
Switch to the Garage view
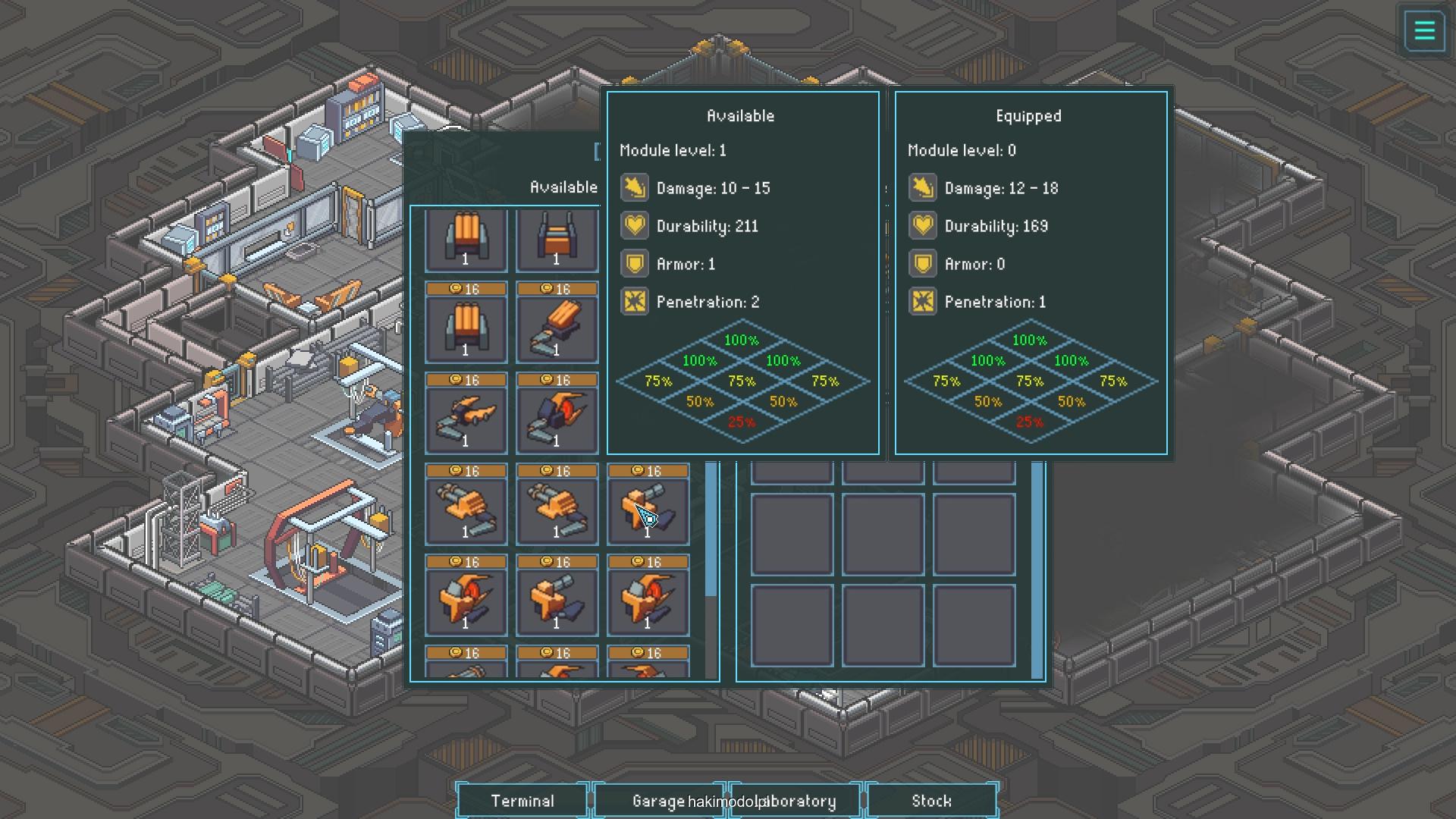[x=657, y=801]
